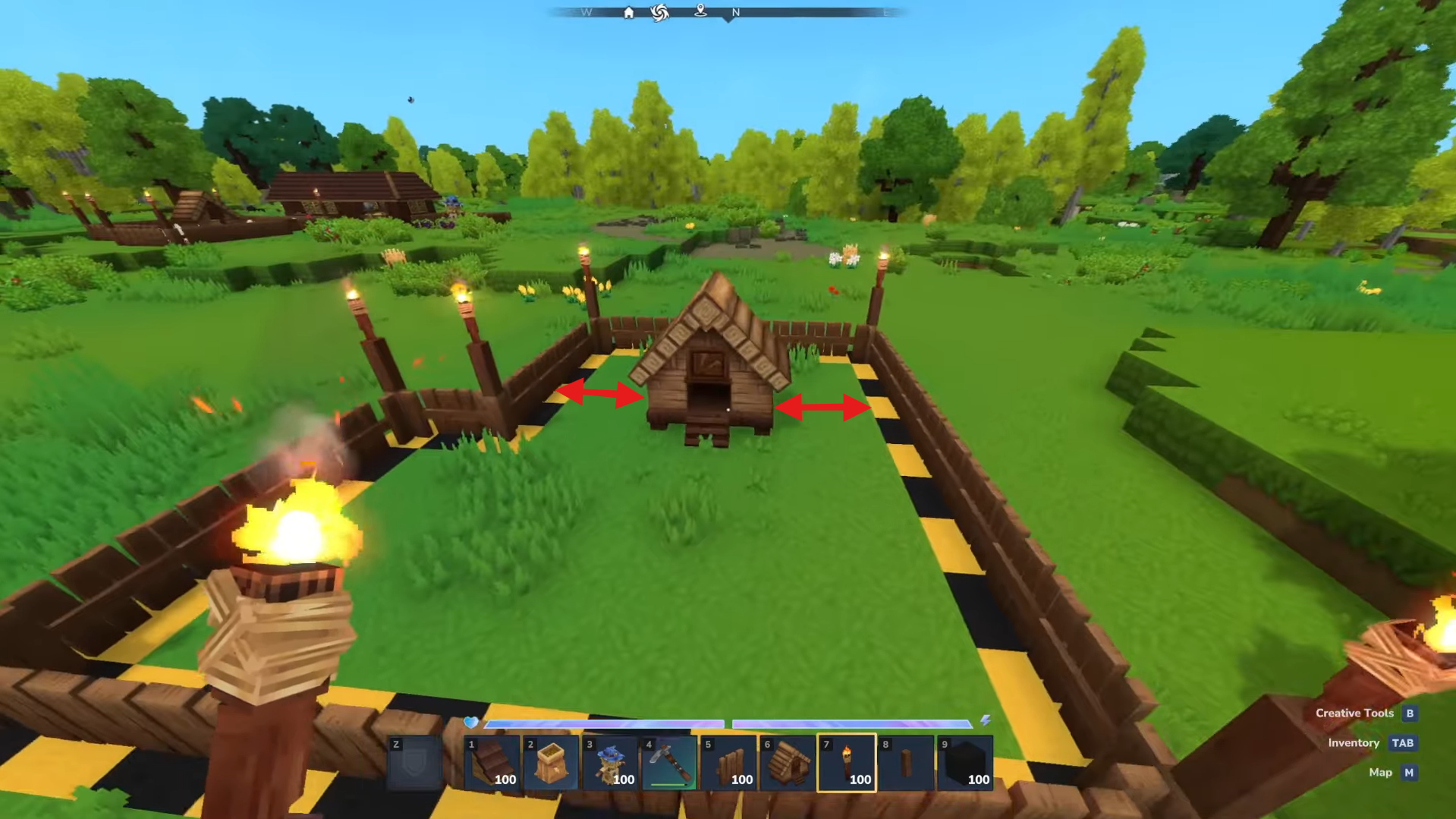Viewport: 1456px width, 819px height.
Task: Open the Inventory
Action: pos(1354,742)
